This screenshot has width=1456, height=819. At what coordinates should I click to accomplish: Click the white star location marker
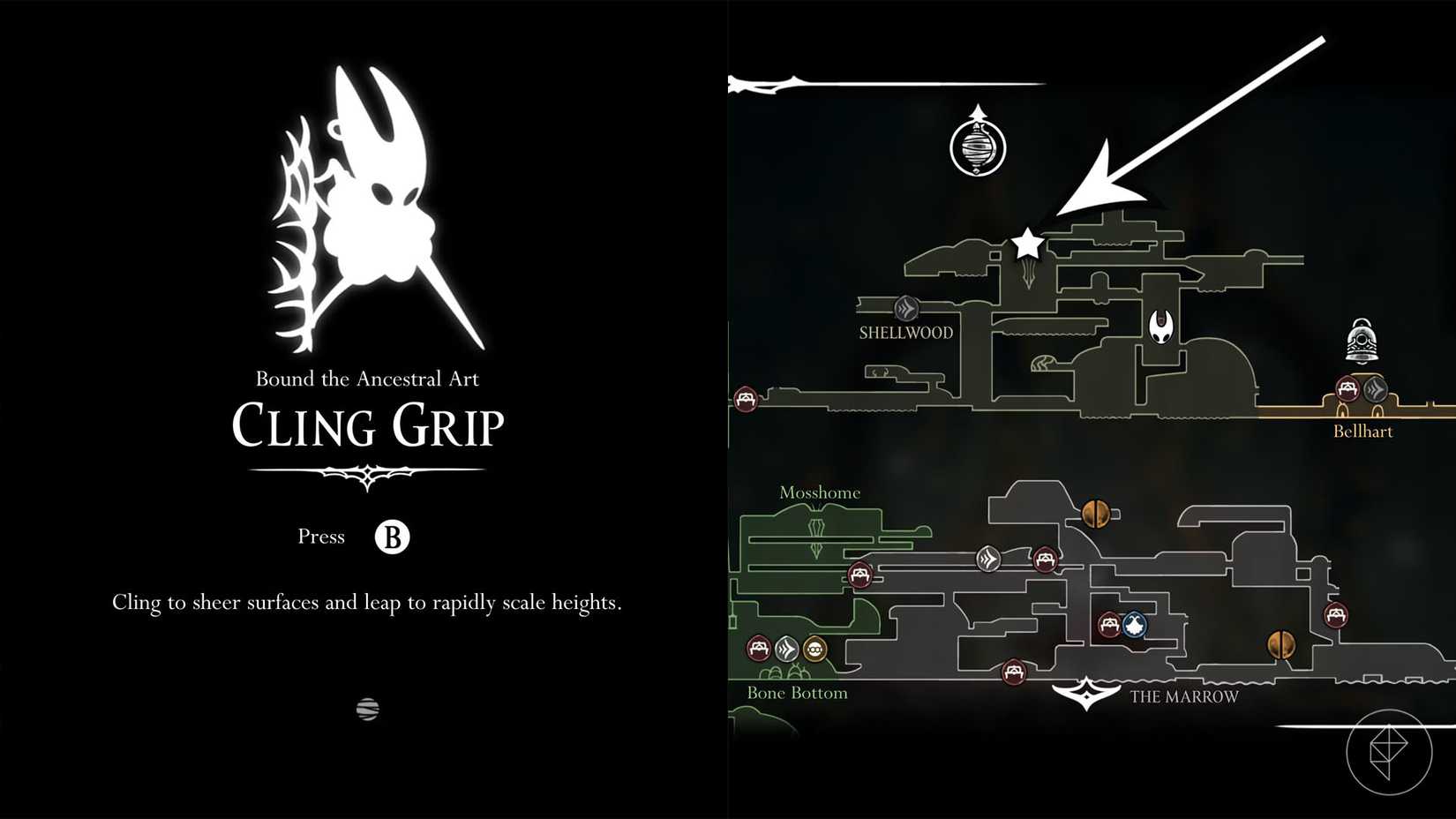coord(1026,244)
